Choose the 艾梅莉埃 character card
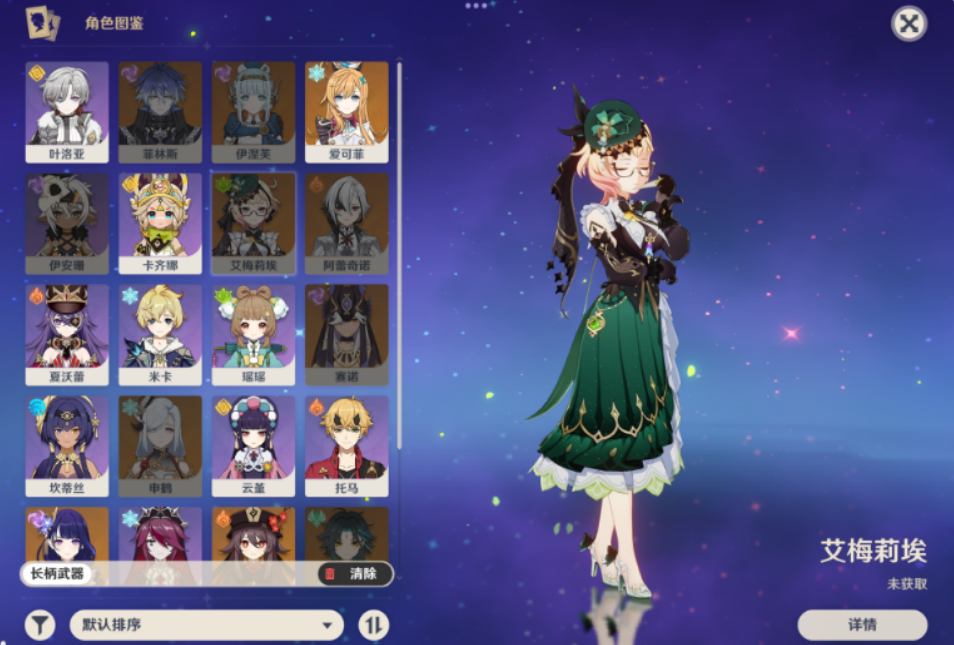The height and width of the screenshot is (645, 954). [x=253, y=223]
